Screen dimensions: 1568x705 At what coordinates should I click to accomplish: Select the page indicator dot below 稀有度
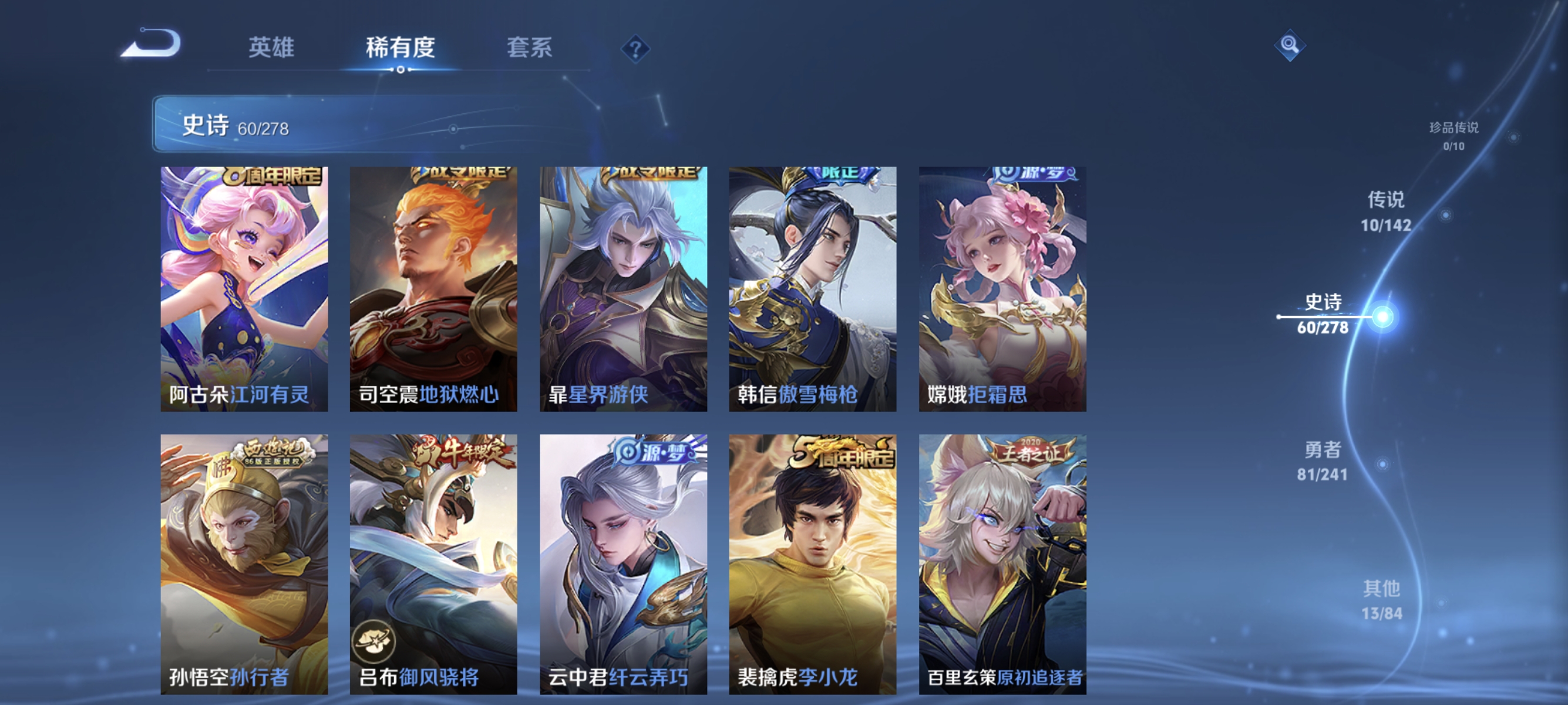(401, 70)
